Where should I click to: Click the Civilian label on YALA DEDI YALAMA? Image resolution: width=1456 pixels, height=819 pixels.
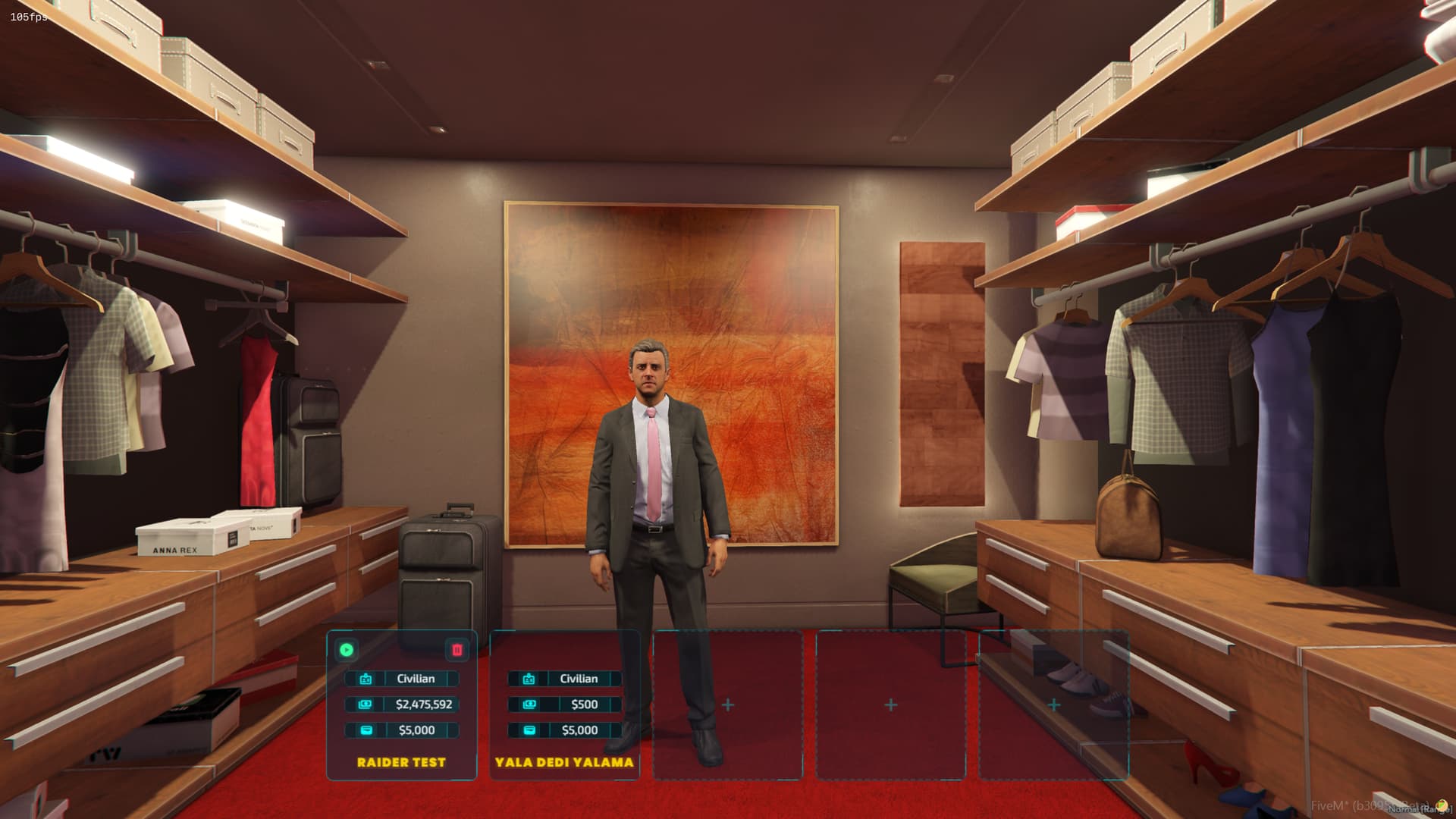pos(578,679)
